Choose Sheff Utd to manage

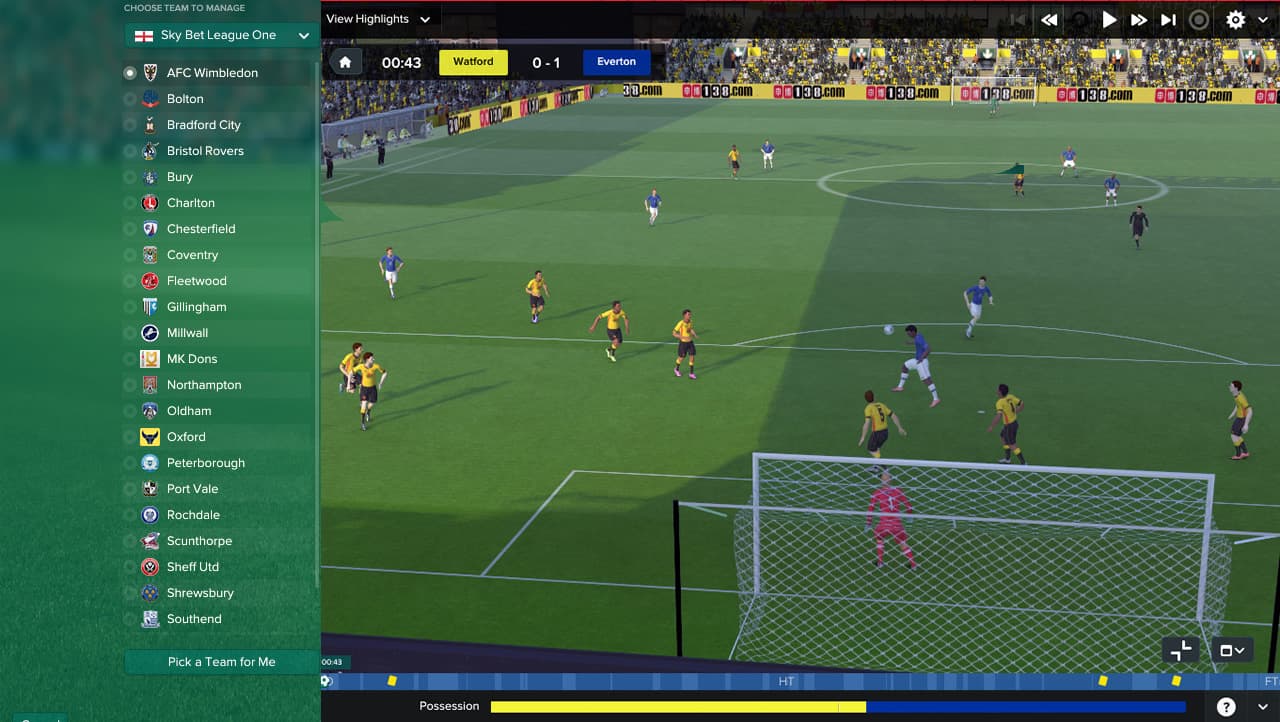click(192, 567)
